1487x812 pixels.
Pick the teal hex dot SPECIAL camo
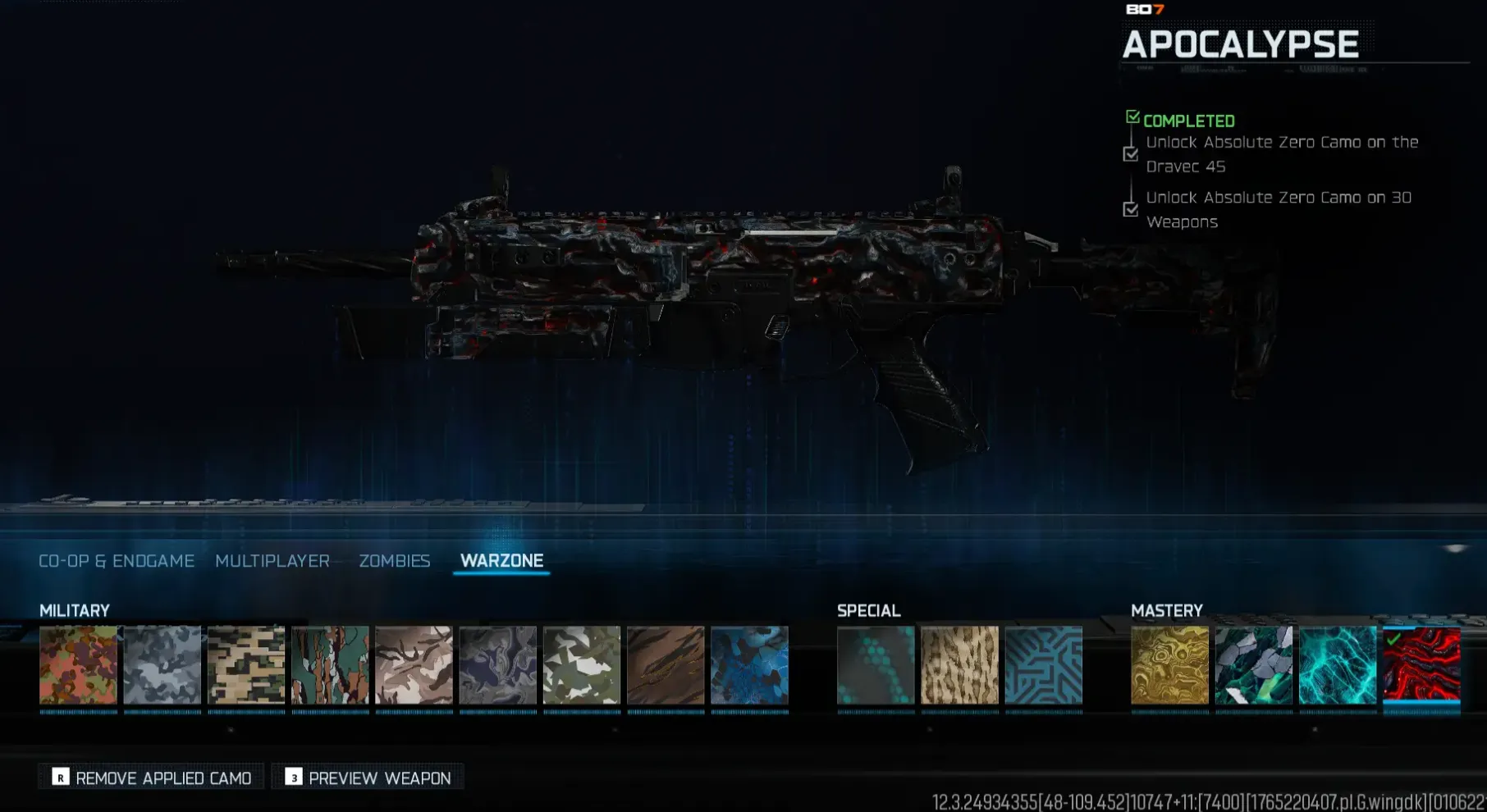point(875,664)
